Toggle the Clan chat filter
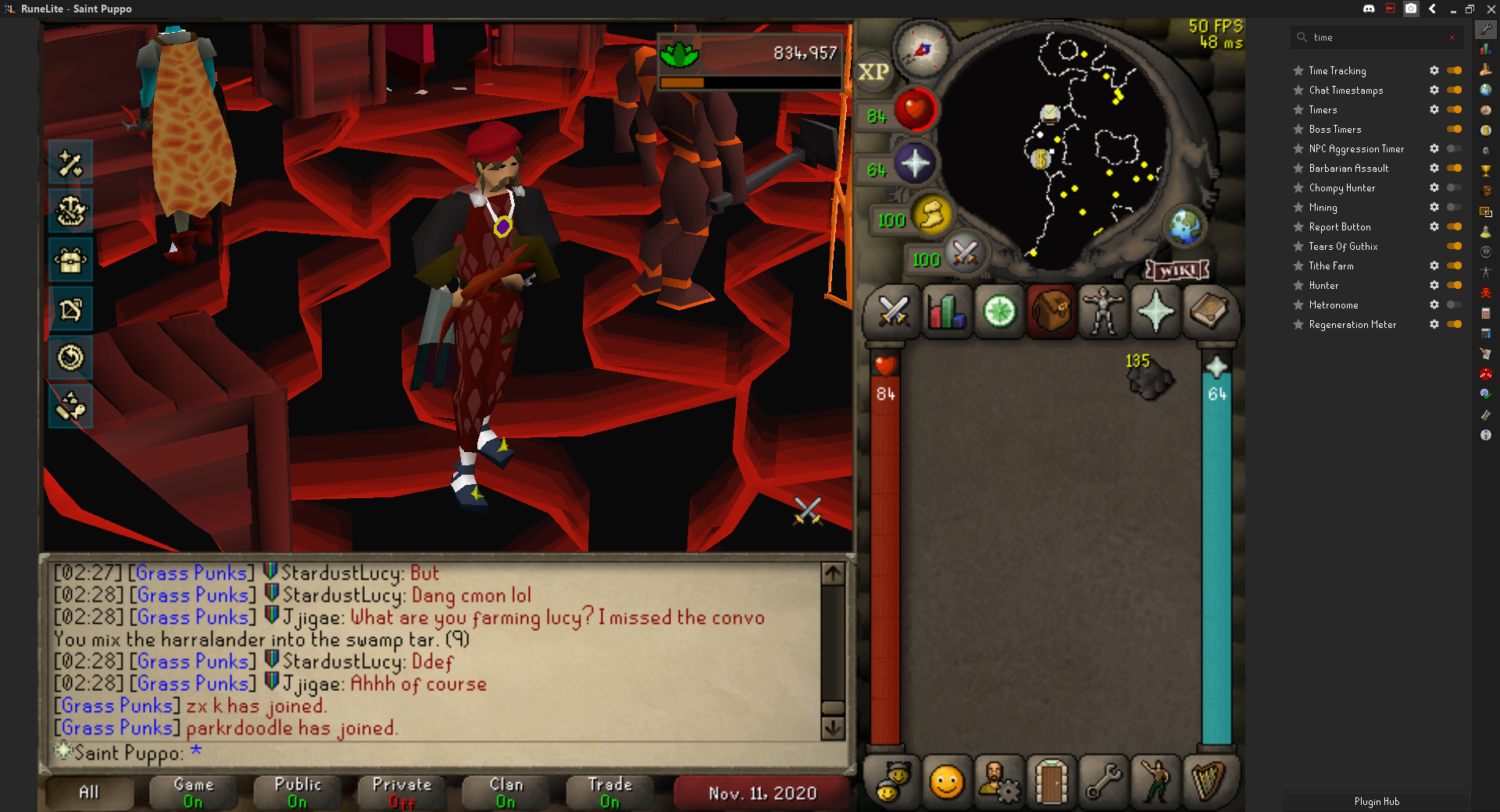 tap(505, 792)
